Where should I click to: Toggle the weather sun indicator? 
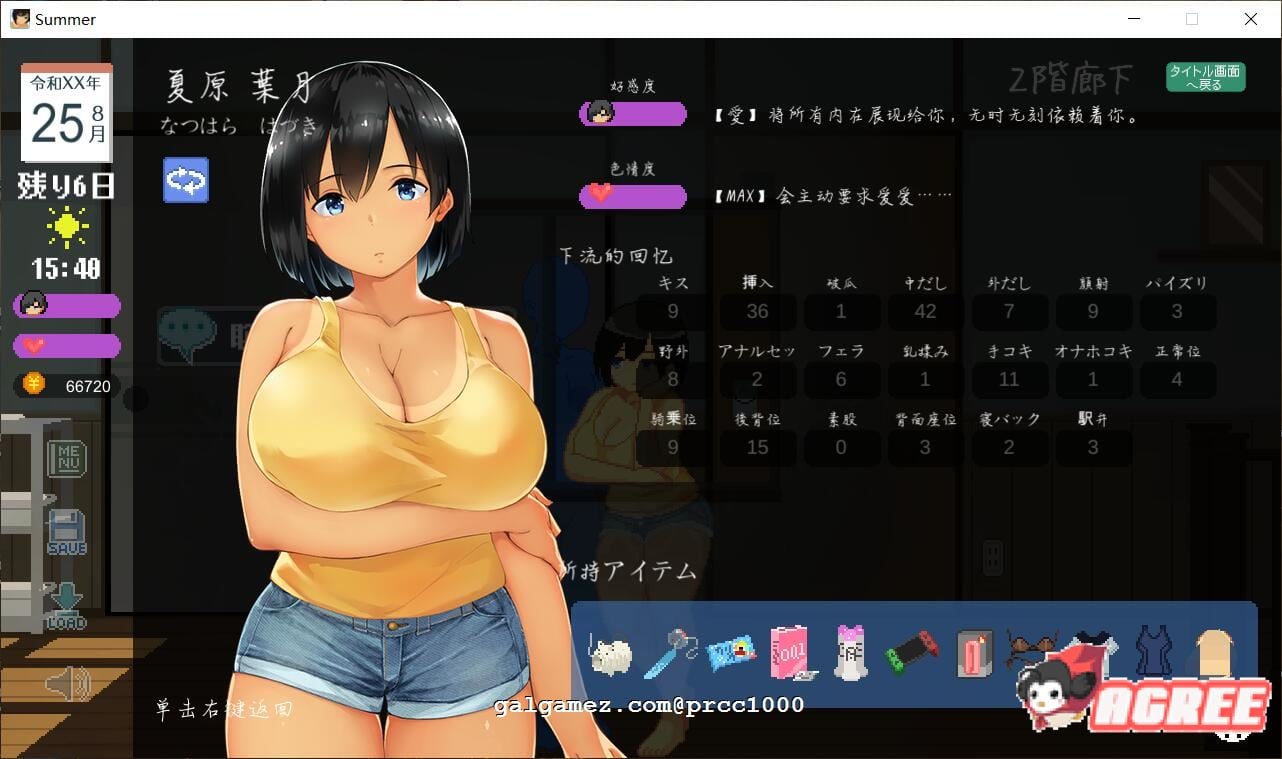click(67, 226)
